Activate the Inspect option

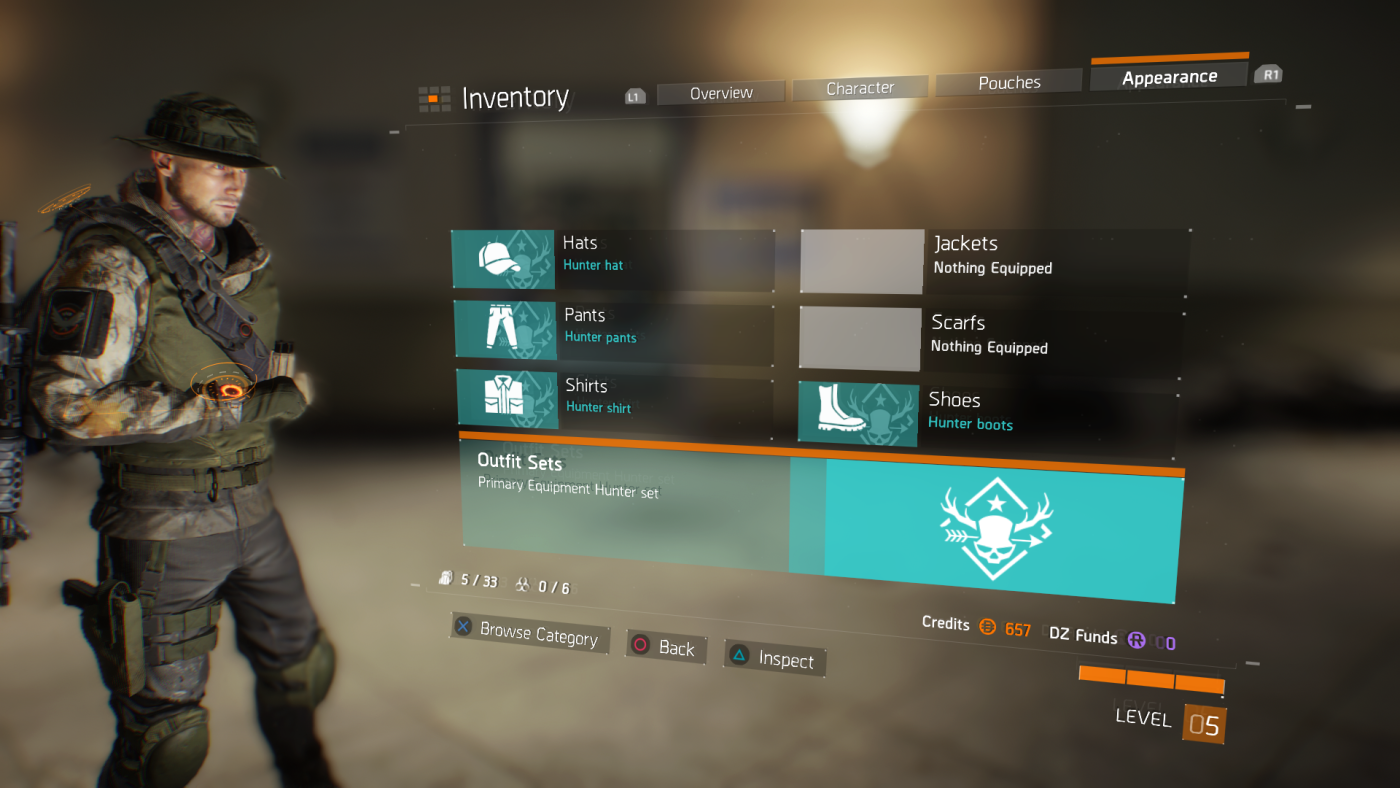tap(774, 659)
